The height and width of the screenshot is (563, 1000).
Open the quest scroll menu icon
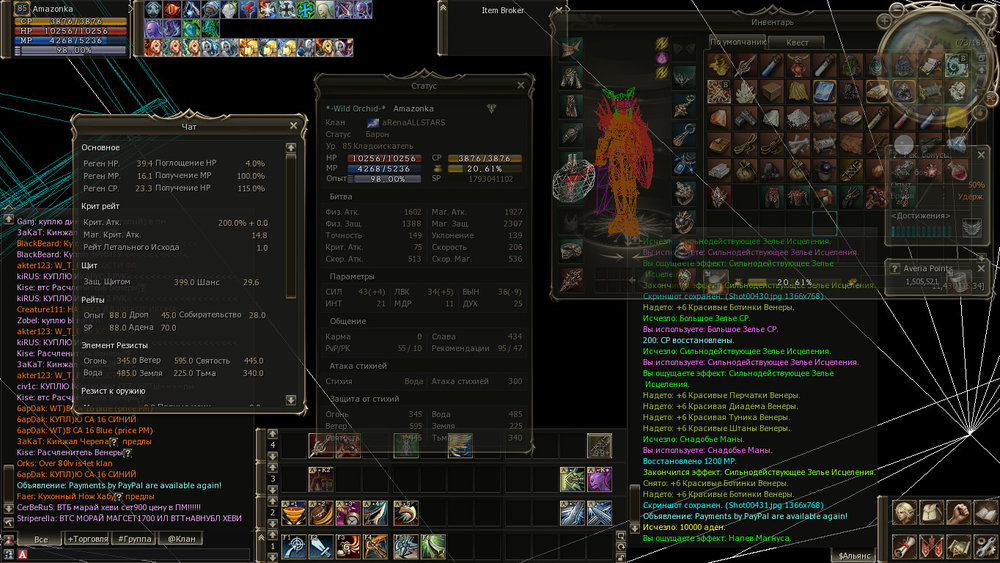coord(906,545)
